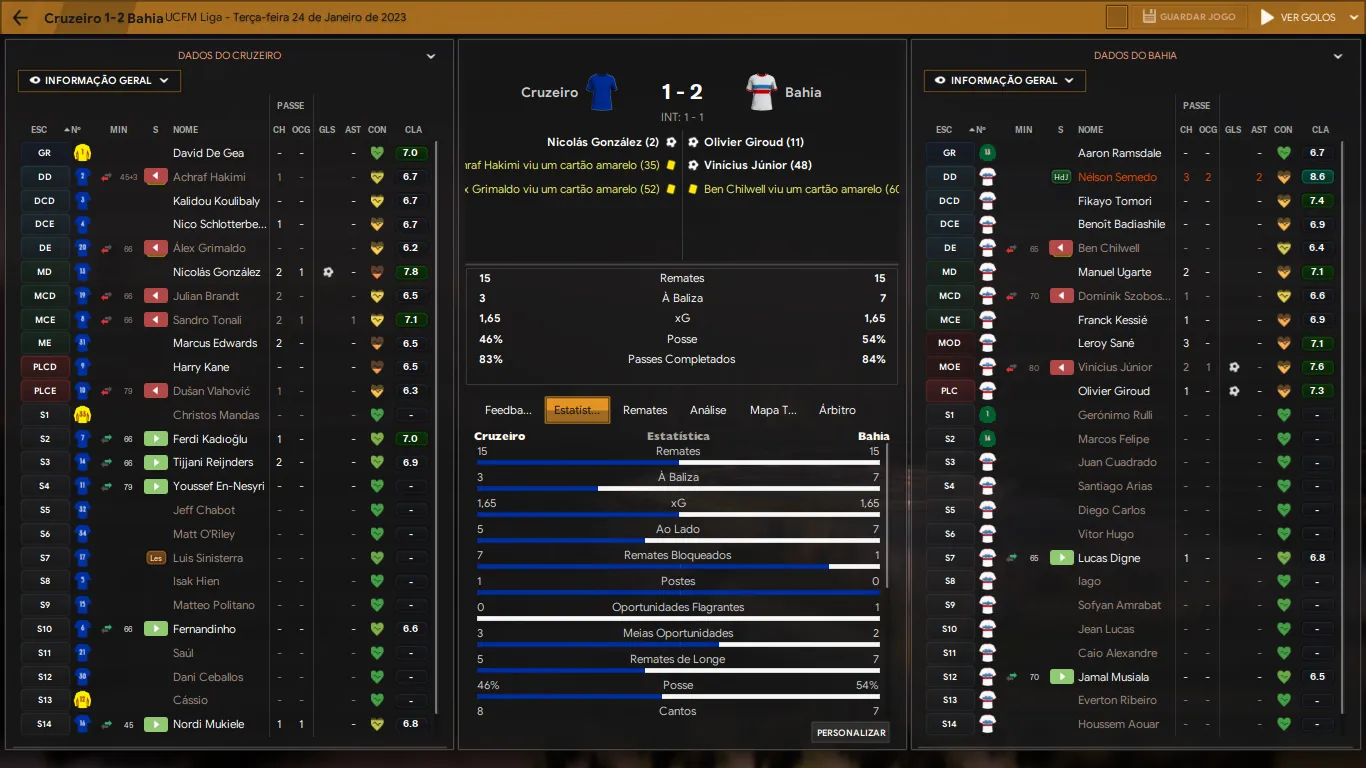Go back using the arrow button
The image size is (1366, 768).
pos(20,17)
